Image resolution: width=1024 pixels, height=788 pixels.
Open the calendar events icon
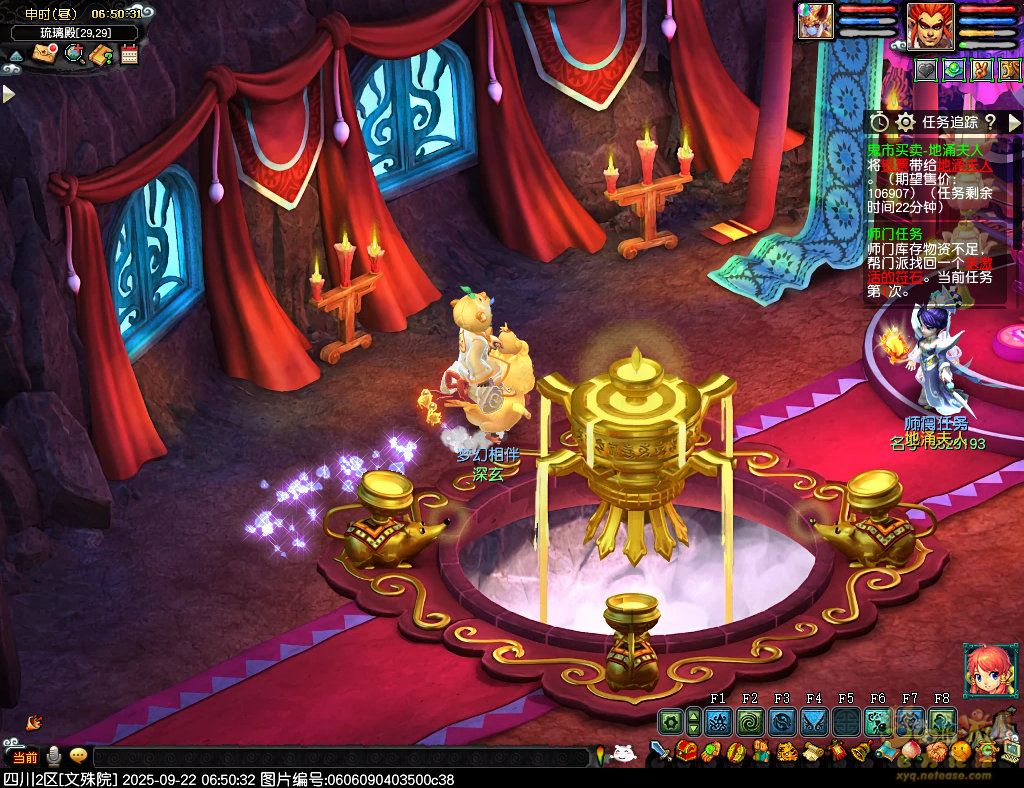tap(129, 54)
